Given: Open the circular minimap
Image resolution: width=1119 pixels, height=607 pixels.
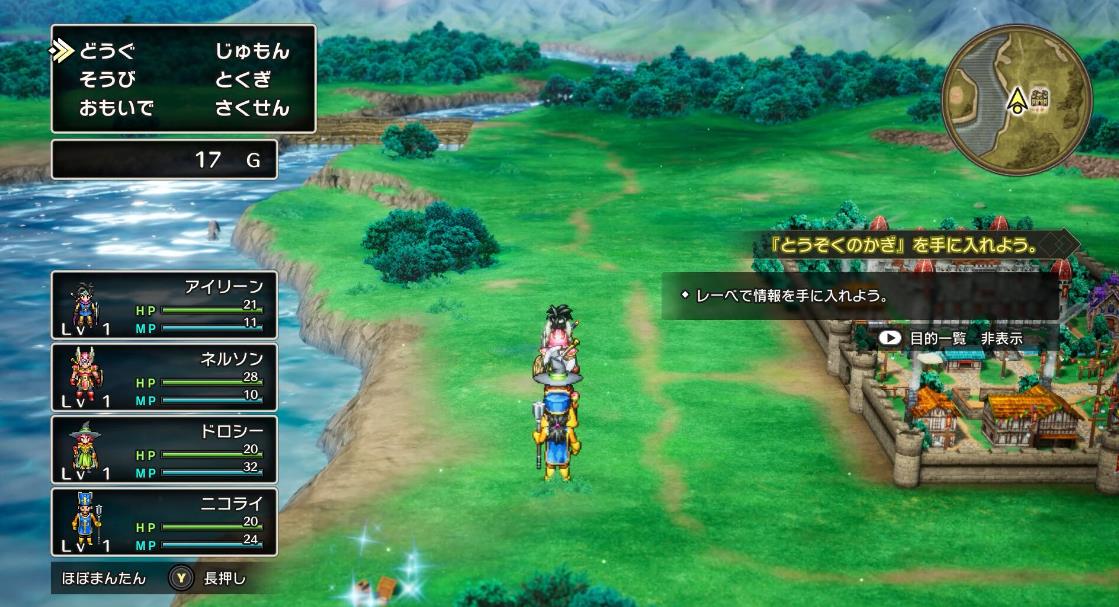Looking at the screenshot, I should (x=1017, y=98).
